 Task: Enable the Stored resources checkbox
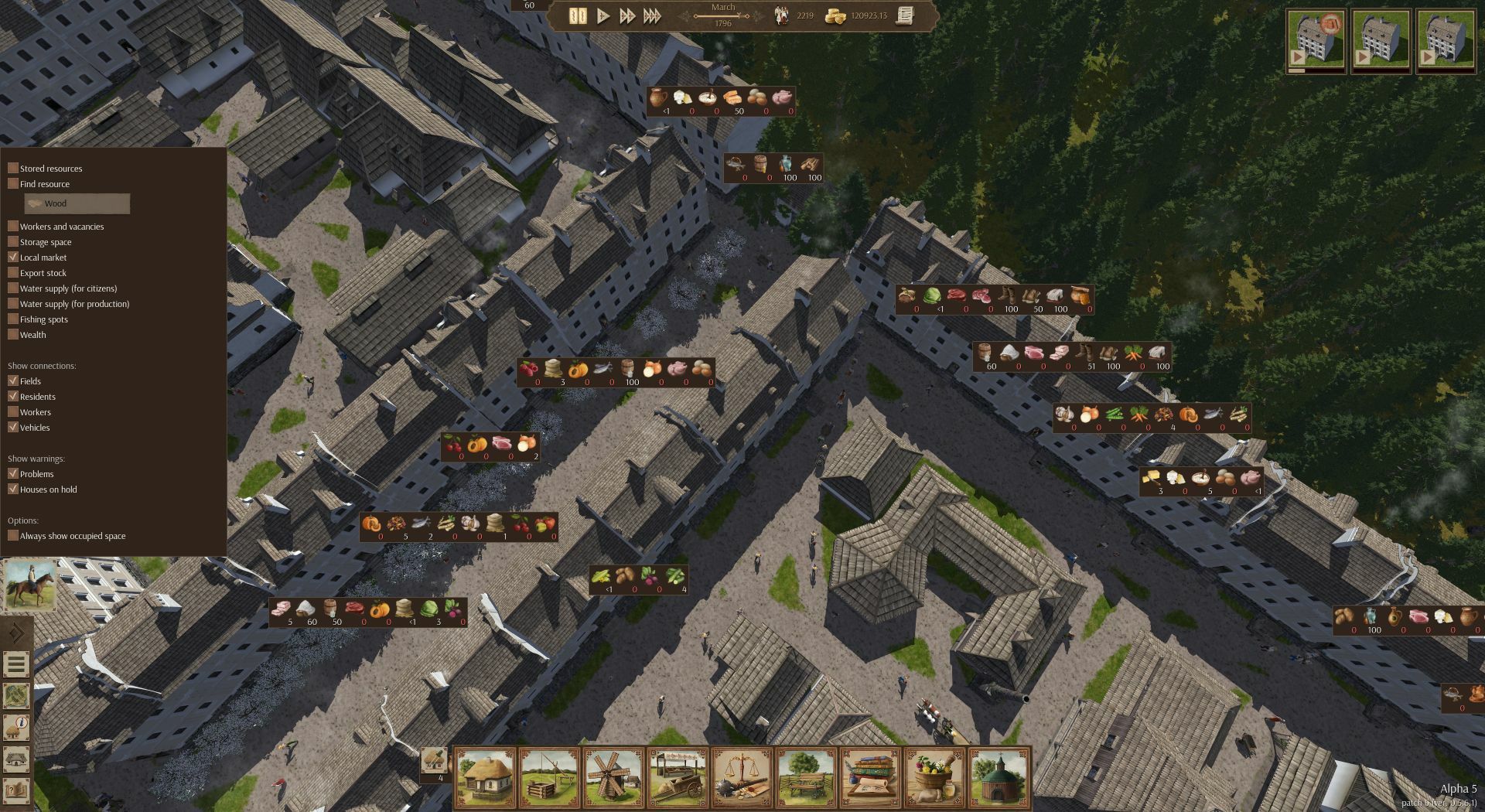[x=12, y=168]
